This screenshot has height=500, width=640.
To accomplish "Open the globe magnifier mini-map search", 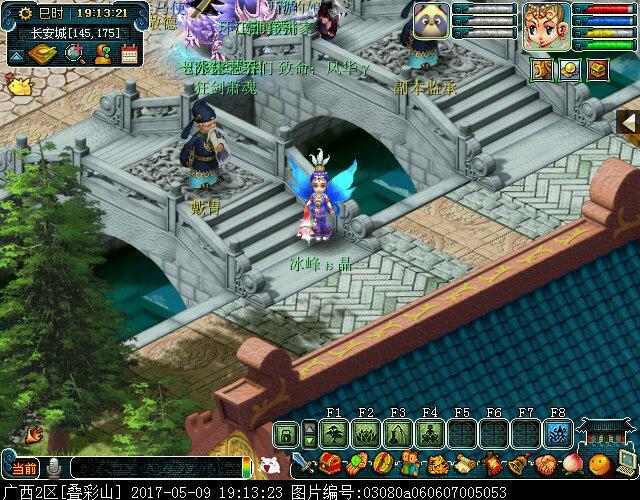I will [x=74, y=54].
